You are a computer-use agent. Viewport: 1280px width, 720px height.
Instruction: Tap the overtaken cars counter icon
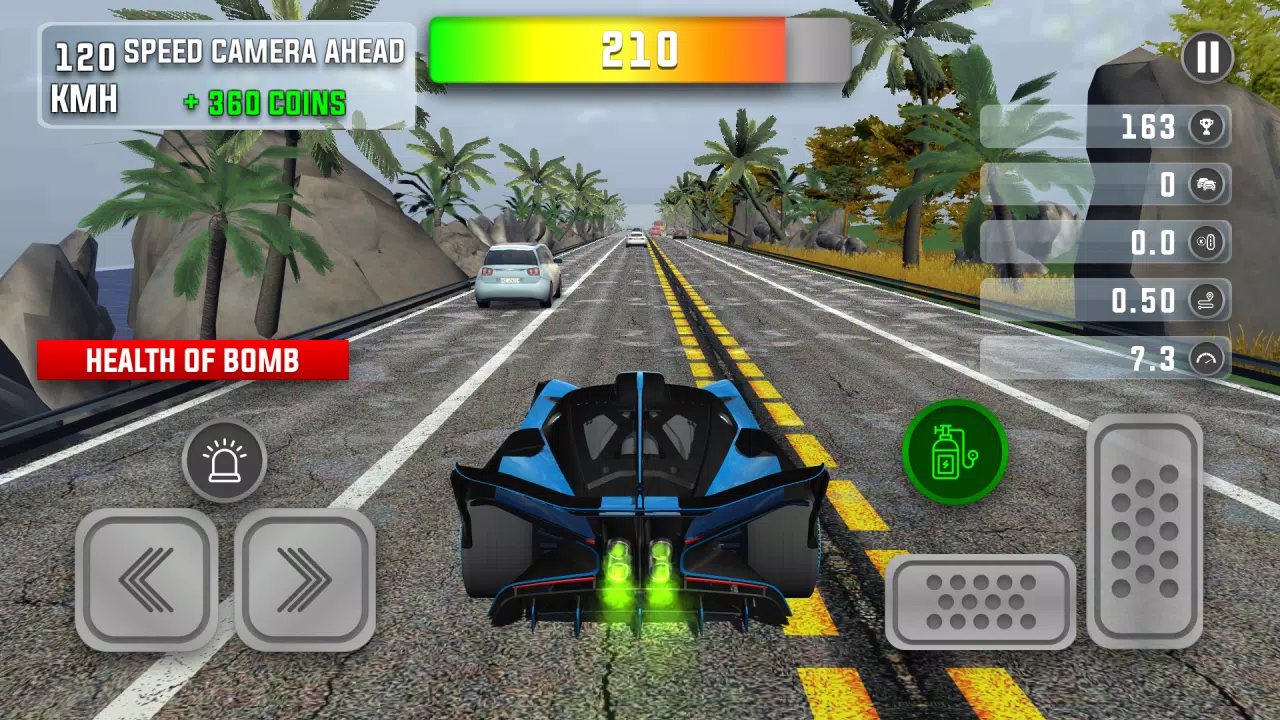pos(1206,185)
